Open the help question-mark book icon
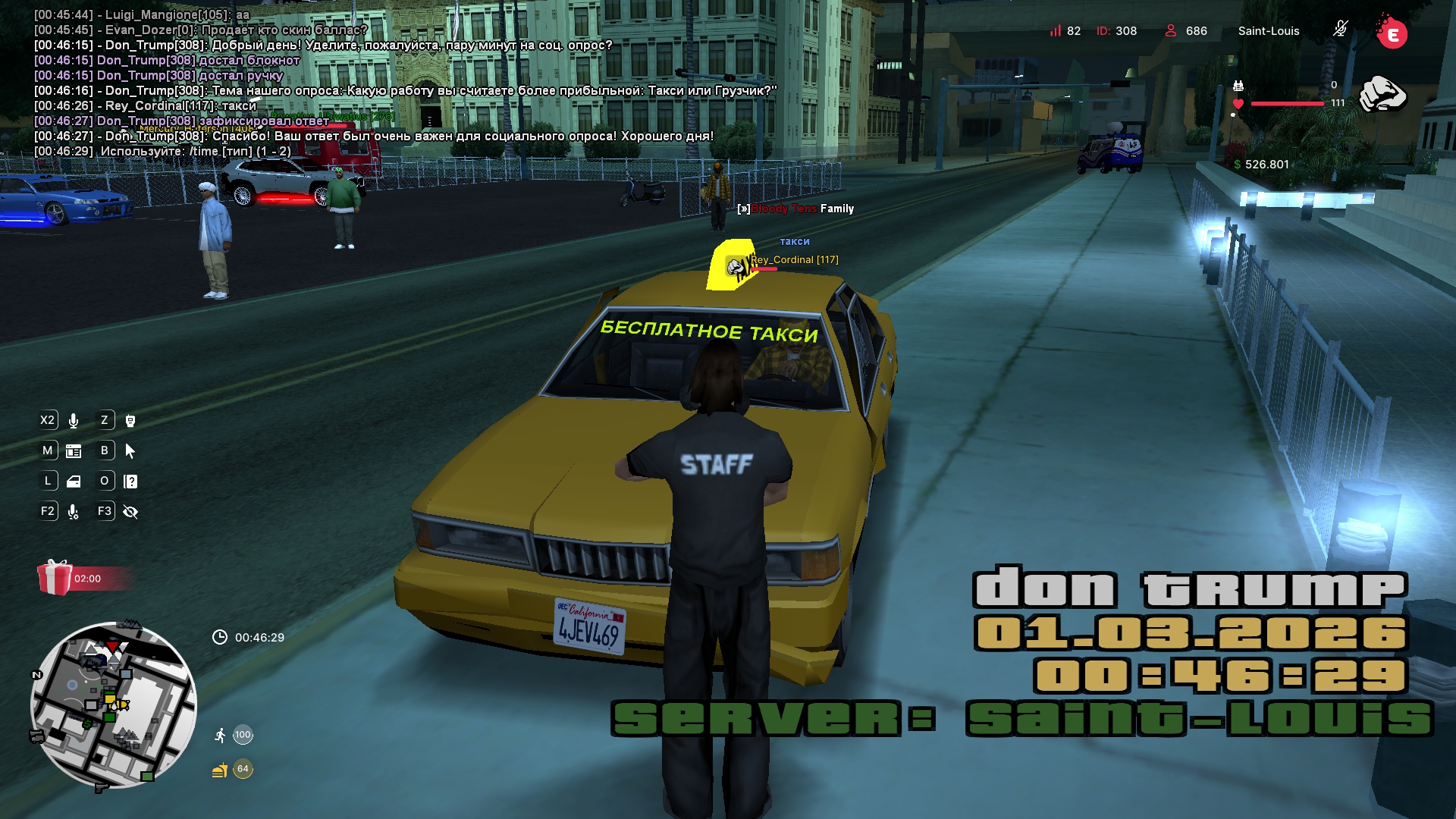 click(130, 482)
